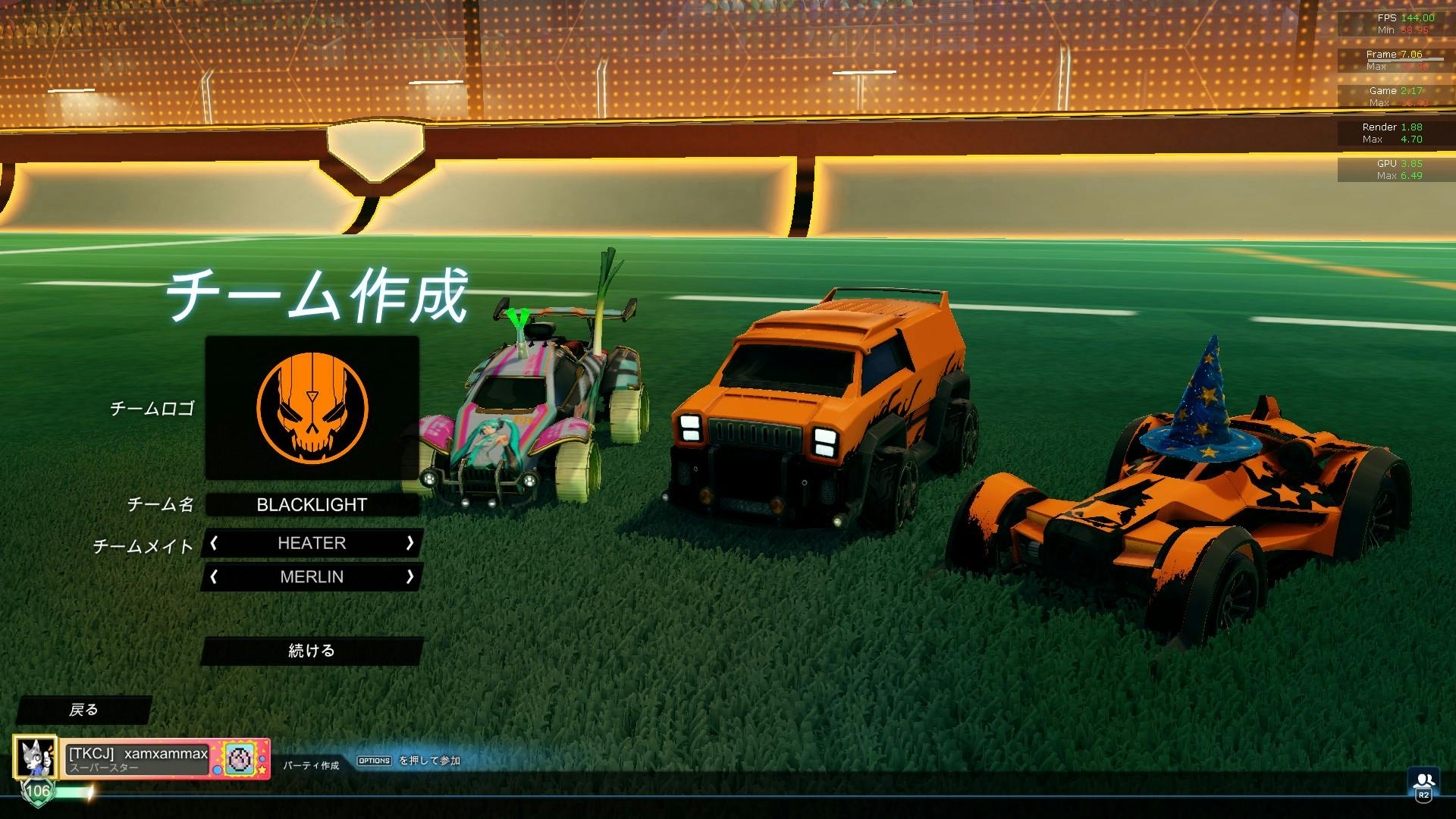Click the player avatar portrait
Viewport: 1456px width, 819px height.
(x=35, y=757)
